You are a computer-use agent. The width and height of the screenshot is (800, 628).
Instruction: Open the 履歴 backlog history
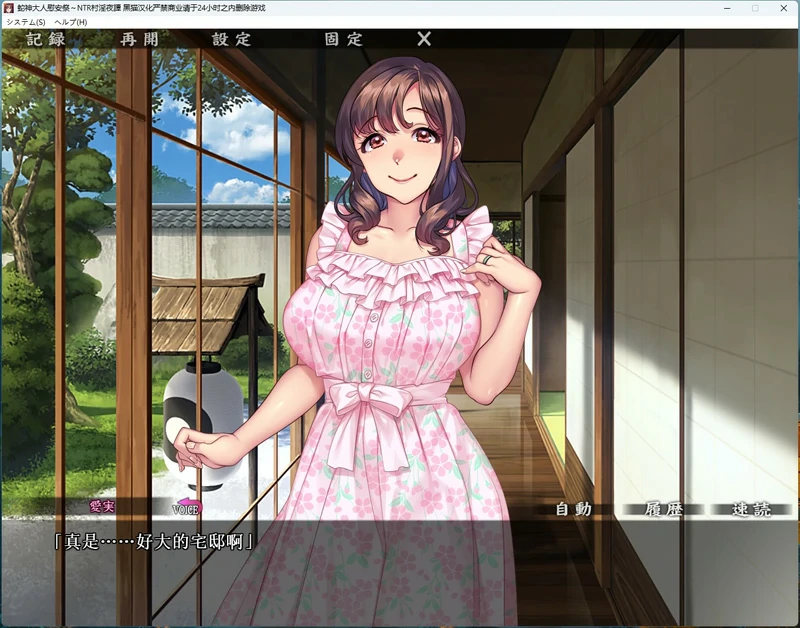tap(662, 509)
